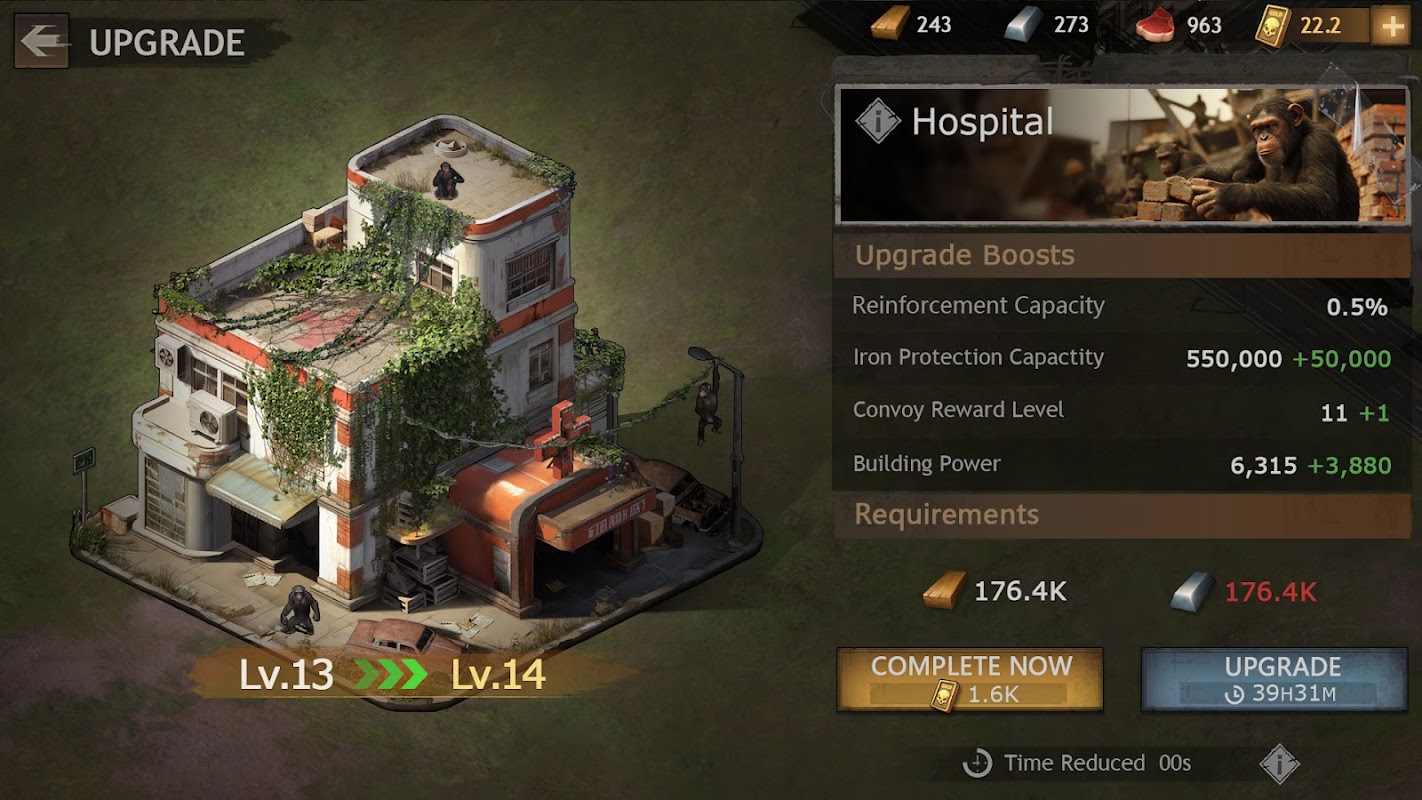Go back with the arrow button
The width and height of the screenshot is (1422, 800).
[41, 41]
